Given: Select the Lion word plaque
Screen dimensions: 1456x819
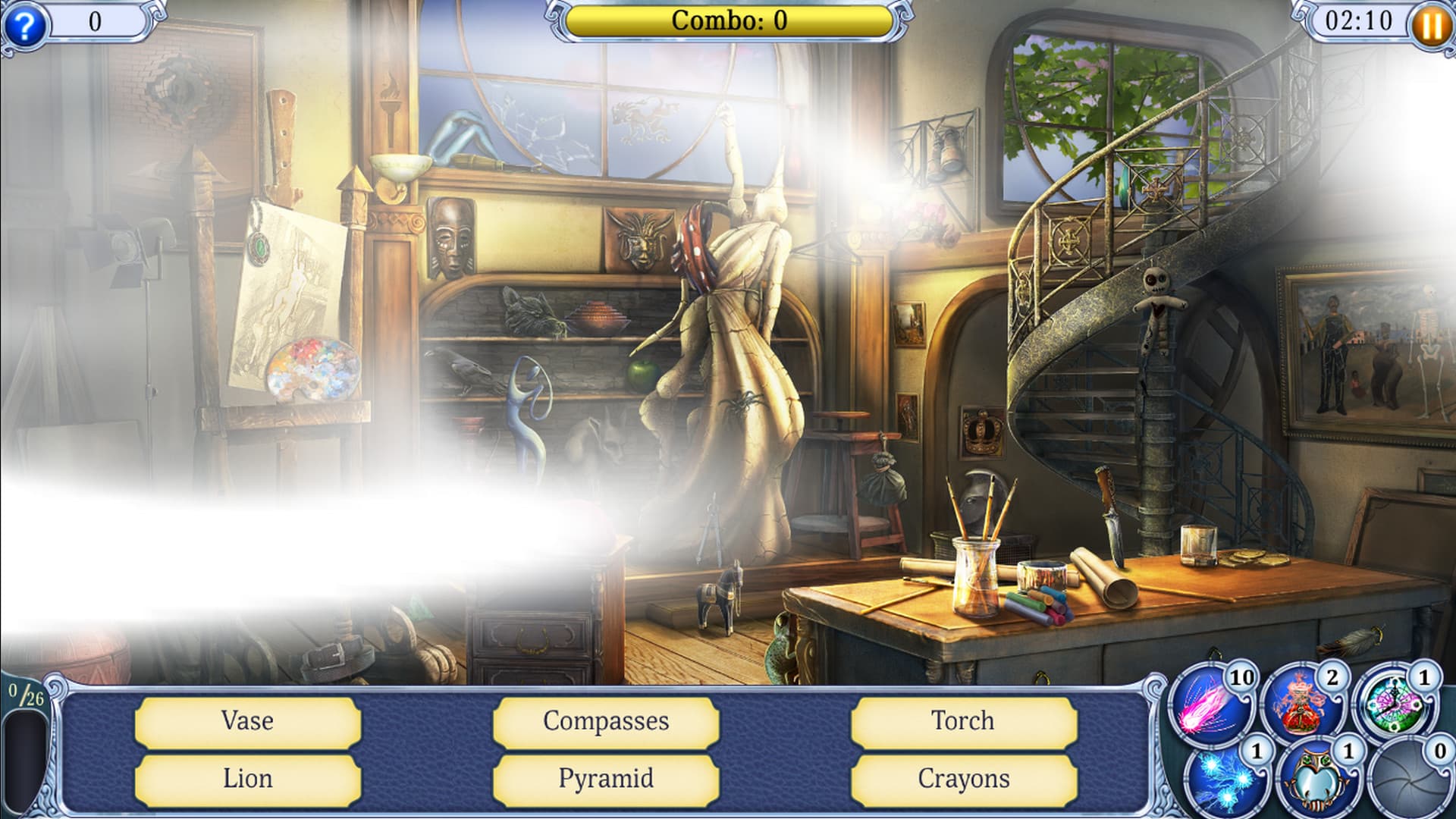Looking at the screenshot, I should pos(246,777).
